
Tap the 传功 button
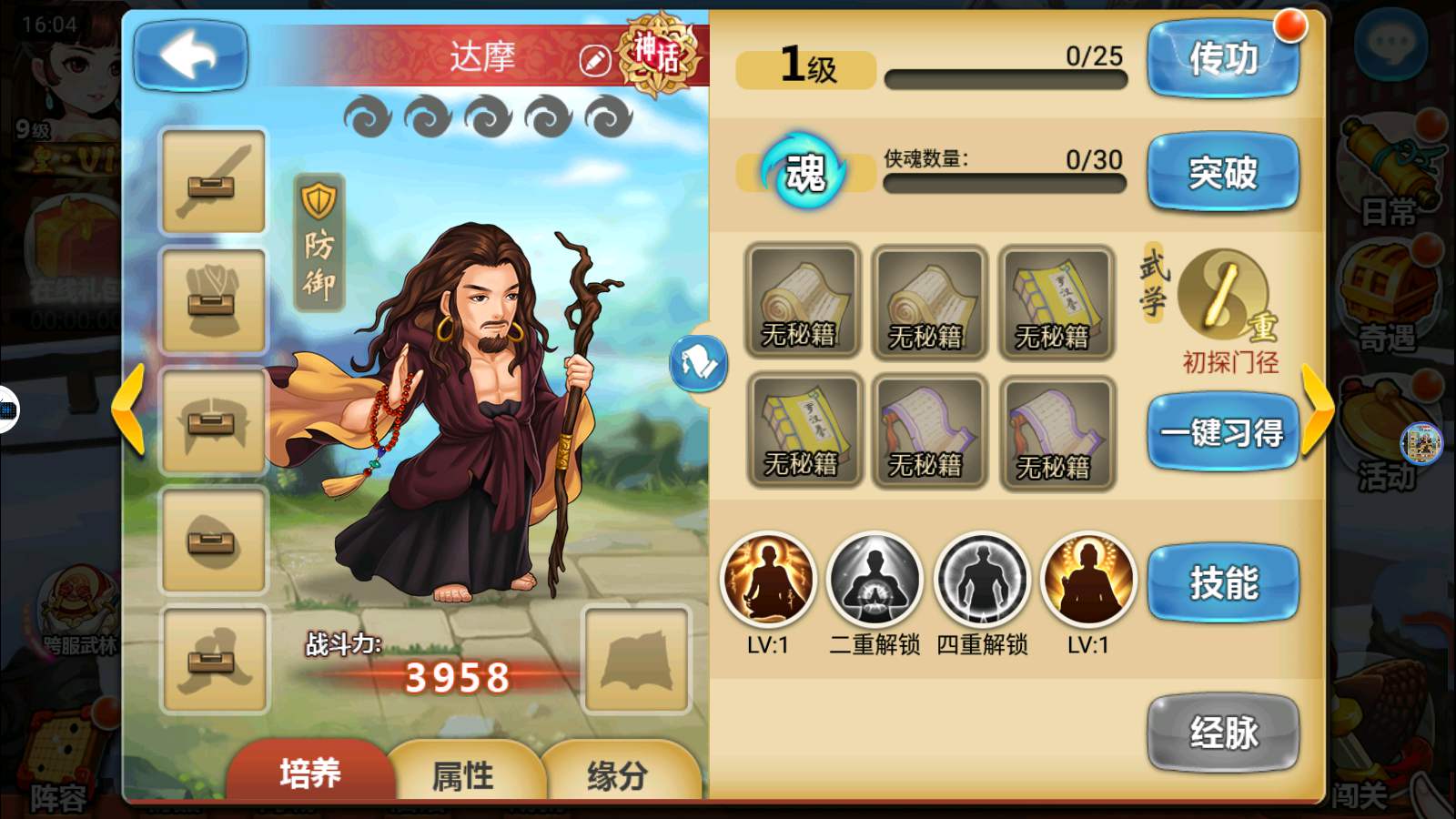click(1222, 59)
